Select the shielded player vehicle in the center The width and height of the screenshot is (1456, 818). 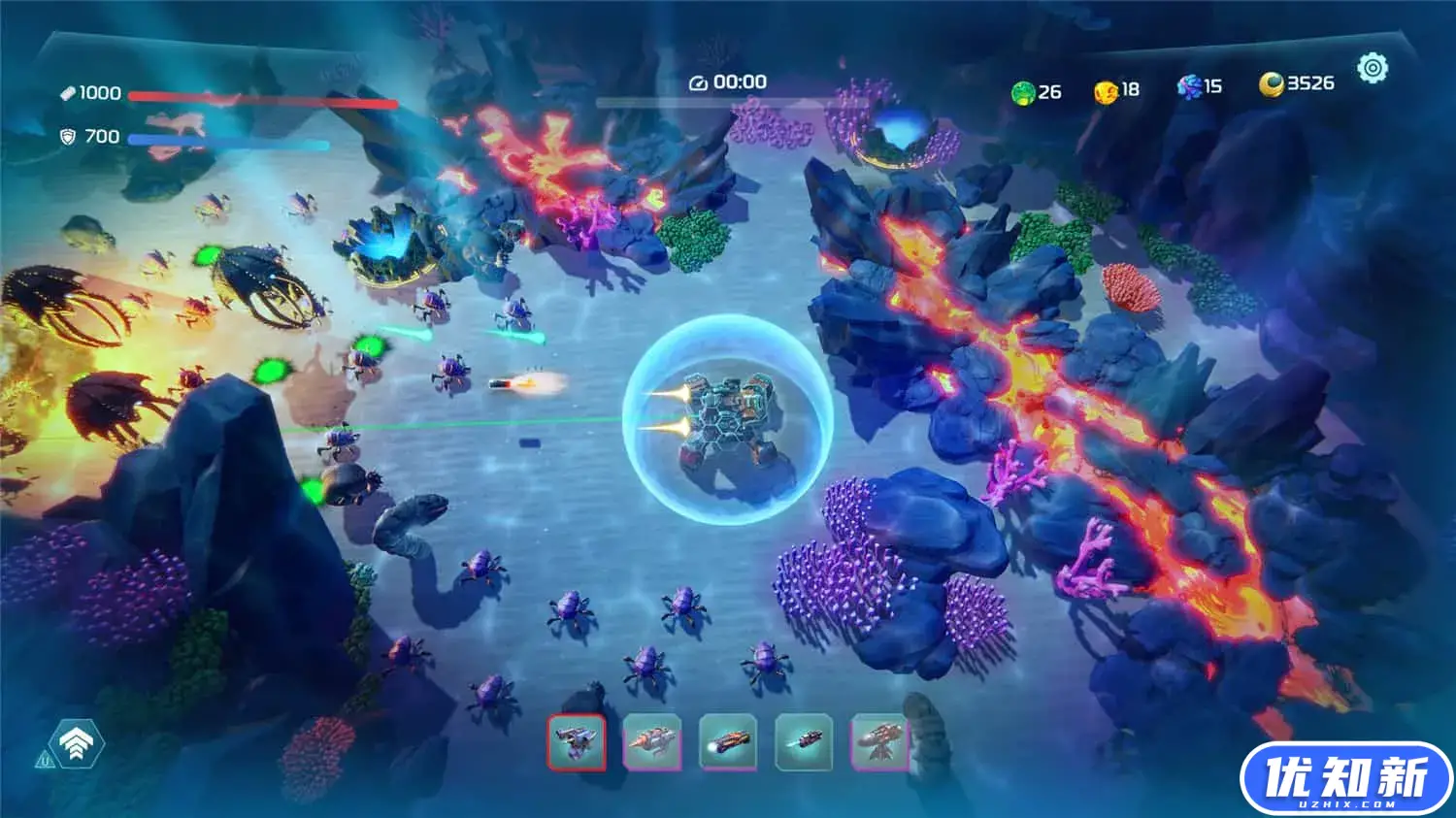coord(730,412)
